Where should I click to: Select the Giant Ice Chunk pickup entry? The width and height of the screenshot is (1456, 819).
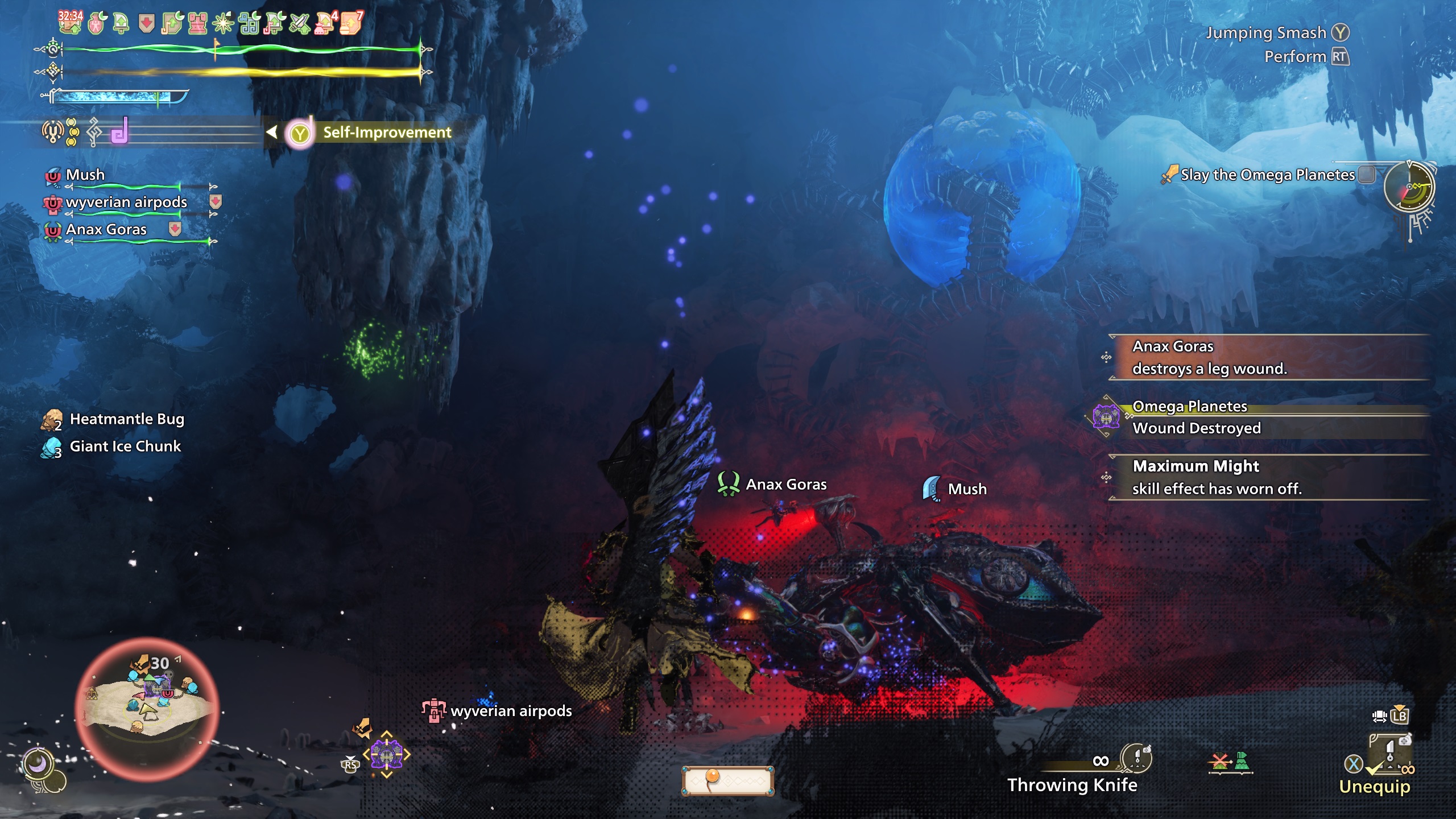point(125,447)
